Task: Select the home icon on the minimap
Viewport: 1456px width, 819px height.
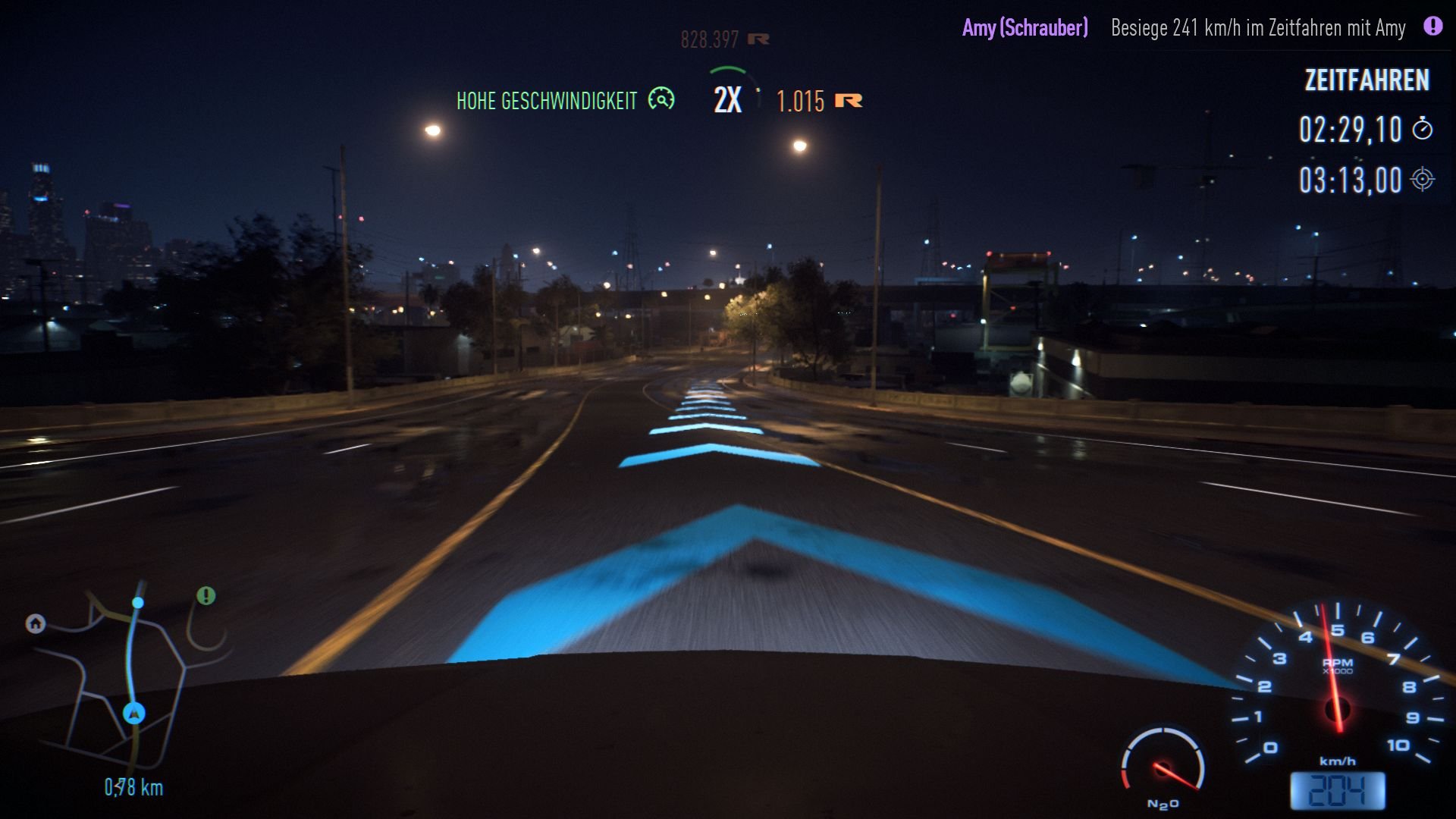Action: pos(35,623)
